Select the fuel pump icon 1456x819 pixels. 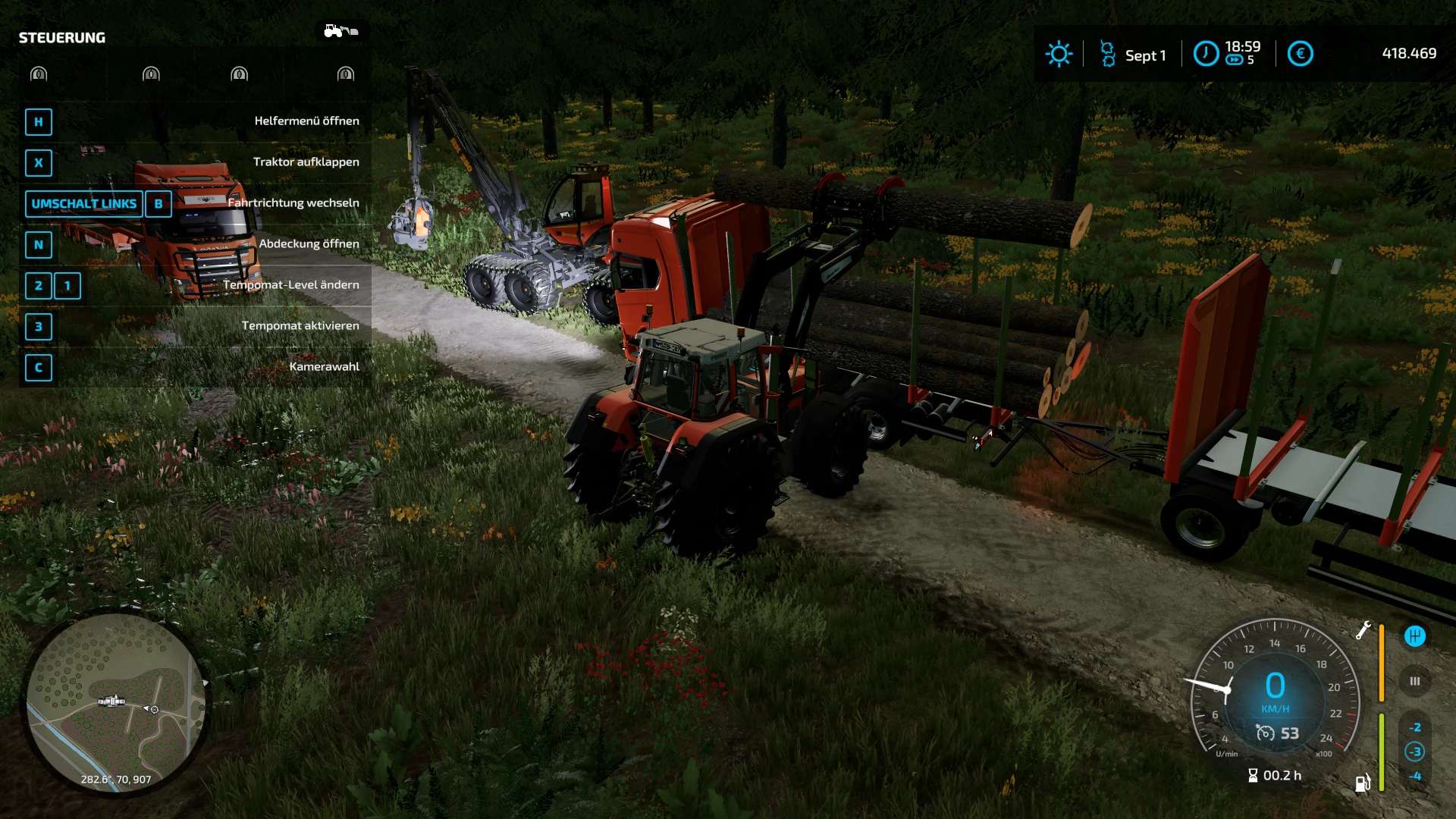click(1363, 783)
